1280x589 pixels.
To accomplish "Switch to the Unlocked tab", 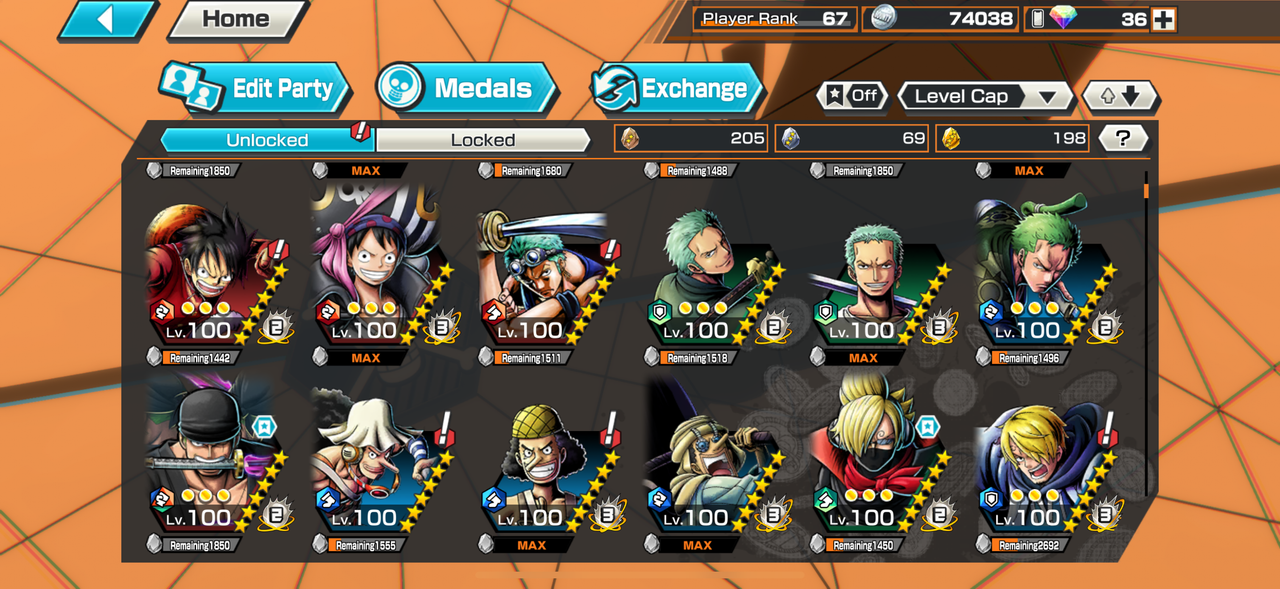I will tap(267, 140).
